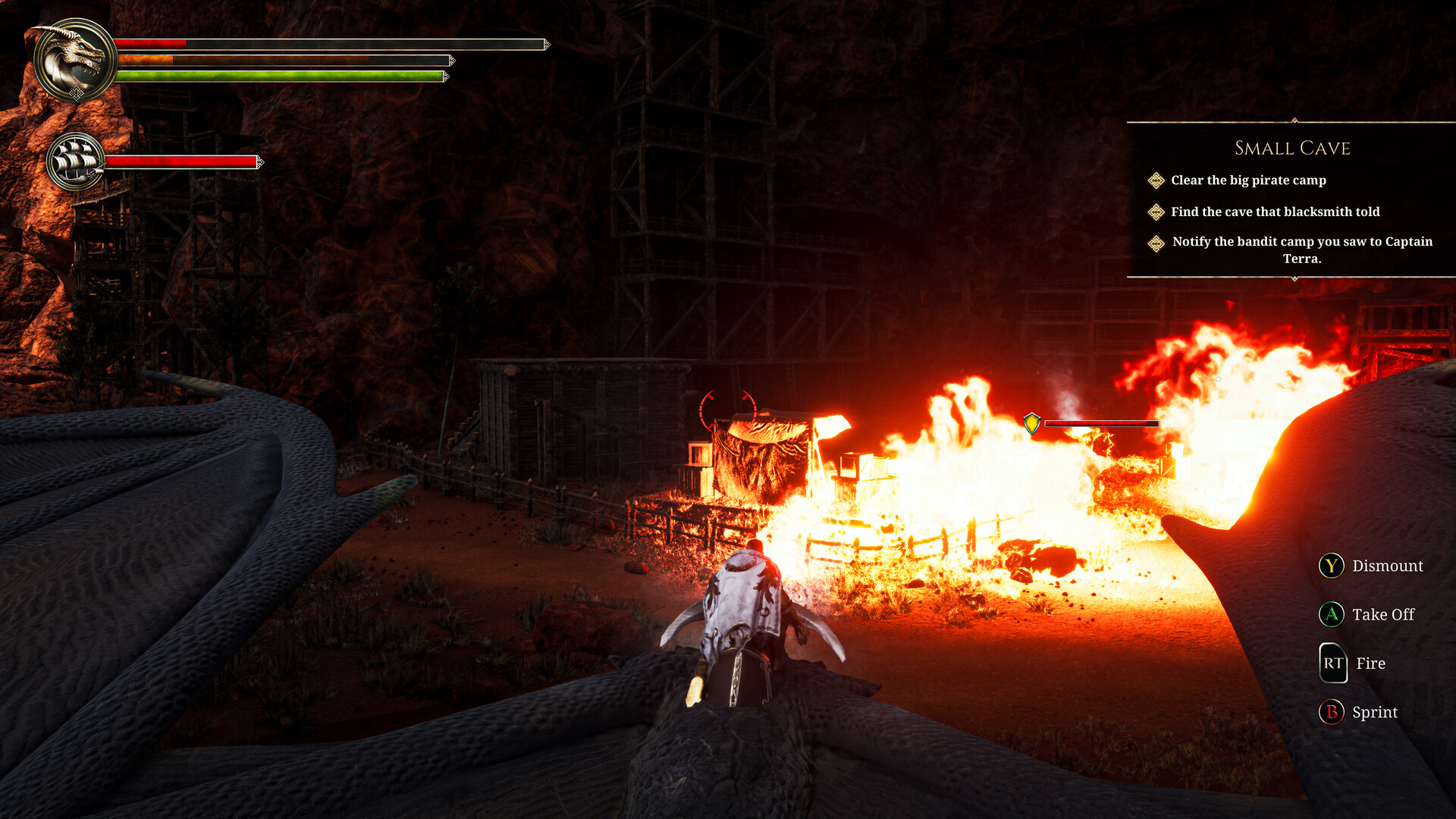Expand the dragon portrait status details
Image resolution: width=1456 pixels, height=819 pixels.
point(74,55)
